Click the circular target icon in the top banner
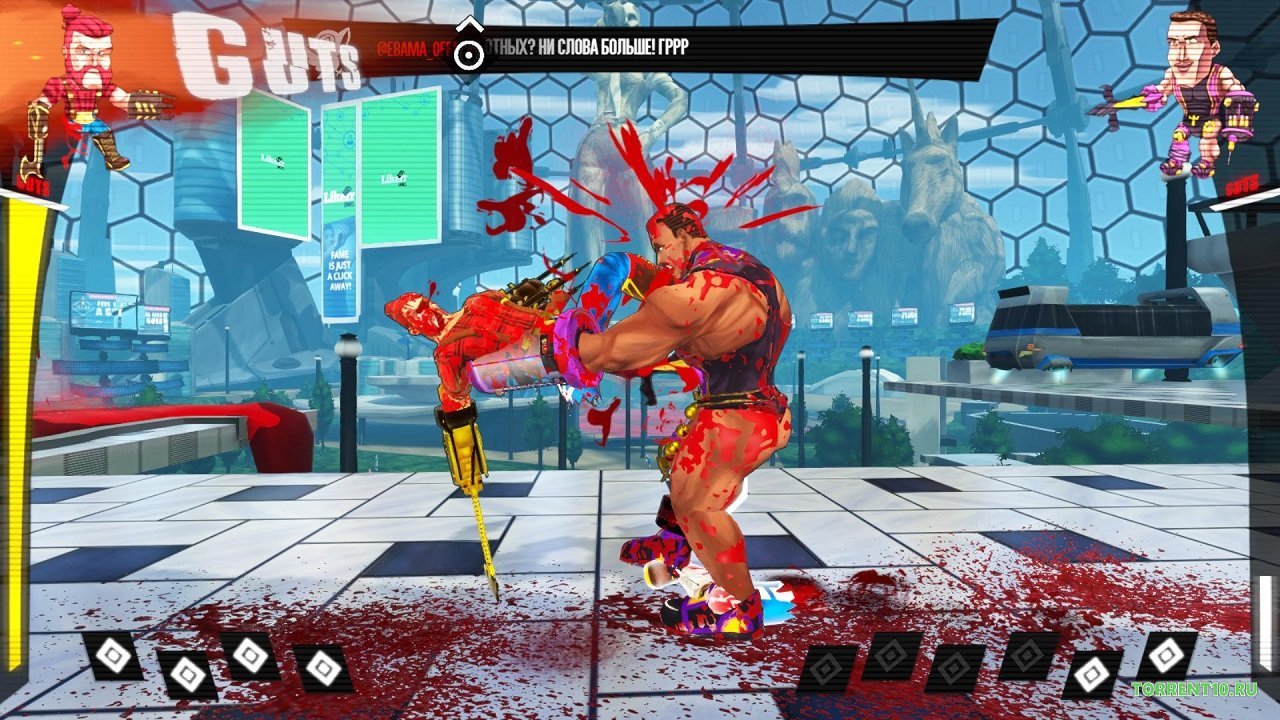 467,53
